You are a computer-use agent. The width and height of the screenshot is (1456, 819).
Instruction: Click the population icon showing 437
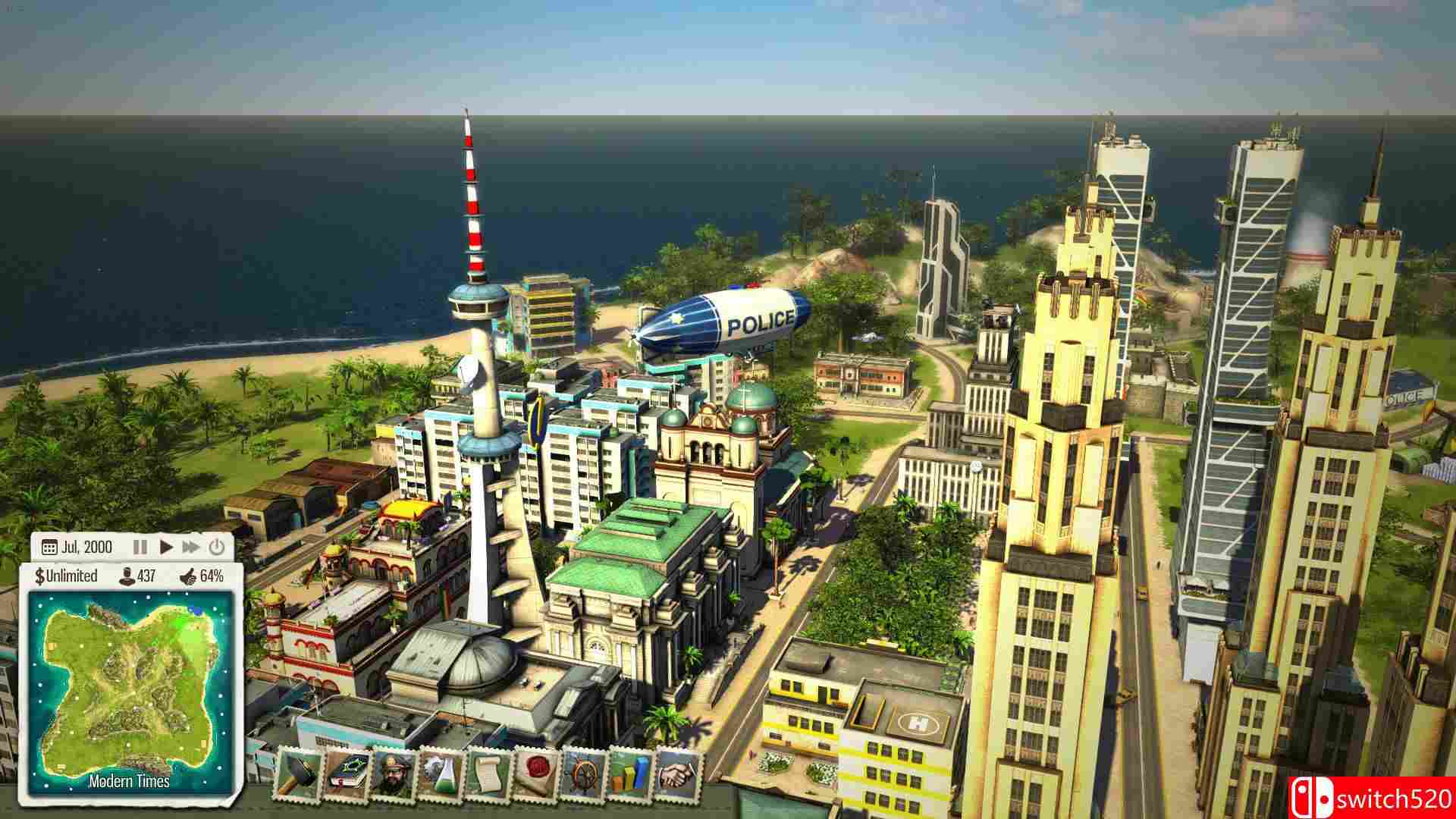tap(128, 577)
